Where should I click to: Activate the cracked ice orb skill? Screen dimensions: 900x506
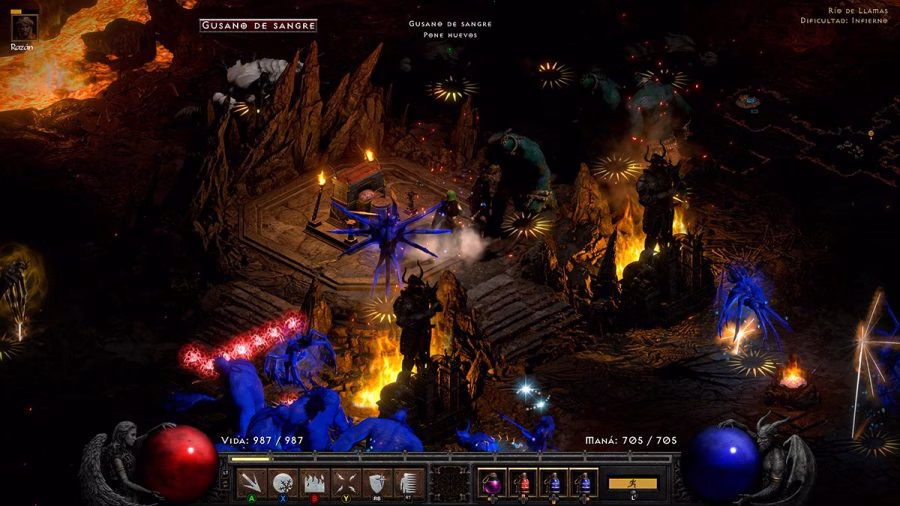coord(283,481)
